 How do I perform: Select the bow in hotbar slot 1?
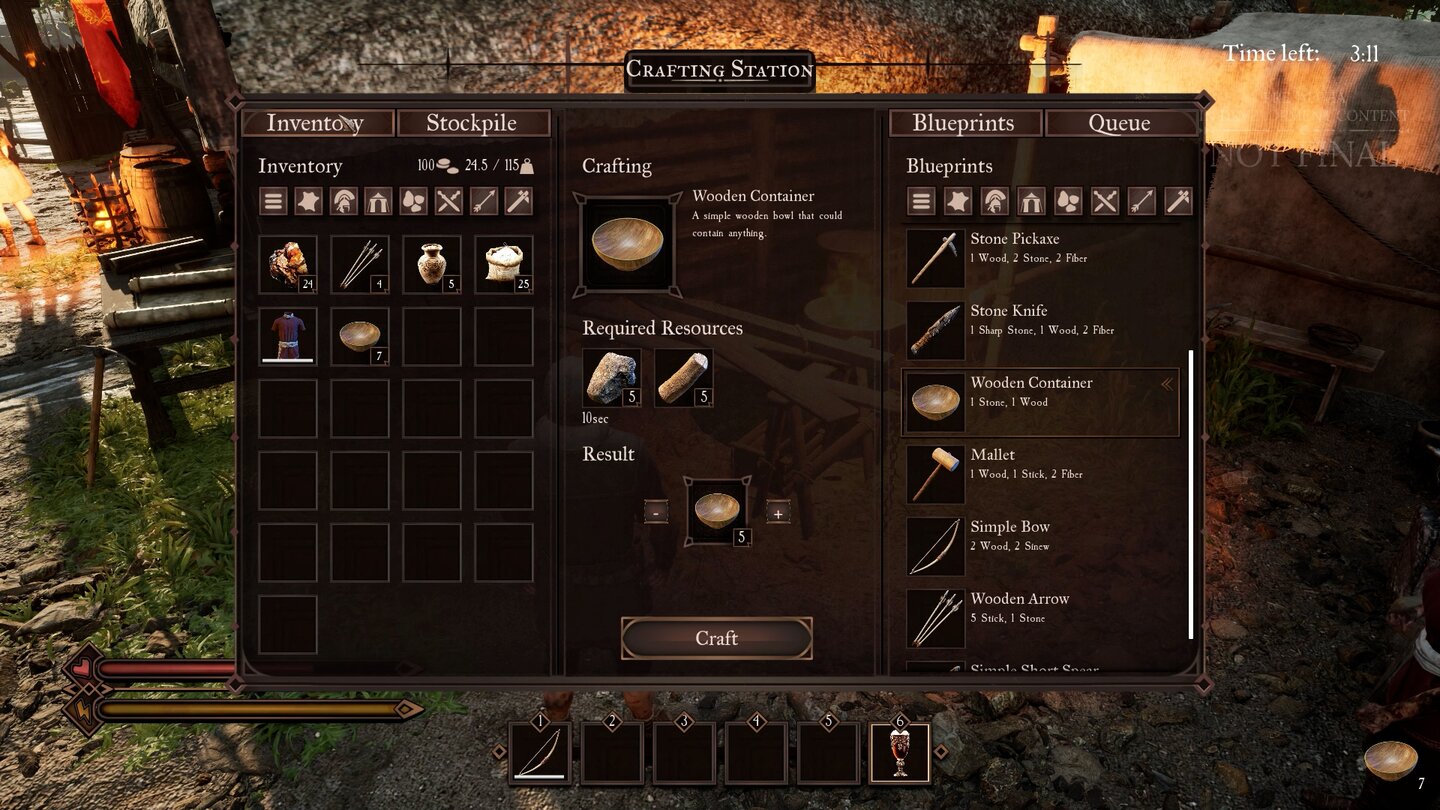pos(541,753)
